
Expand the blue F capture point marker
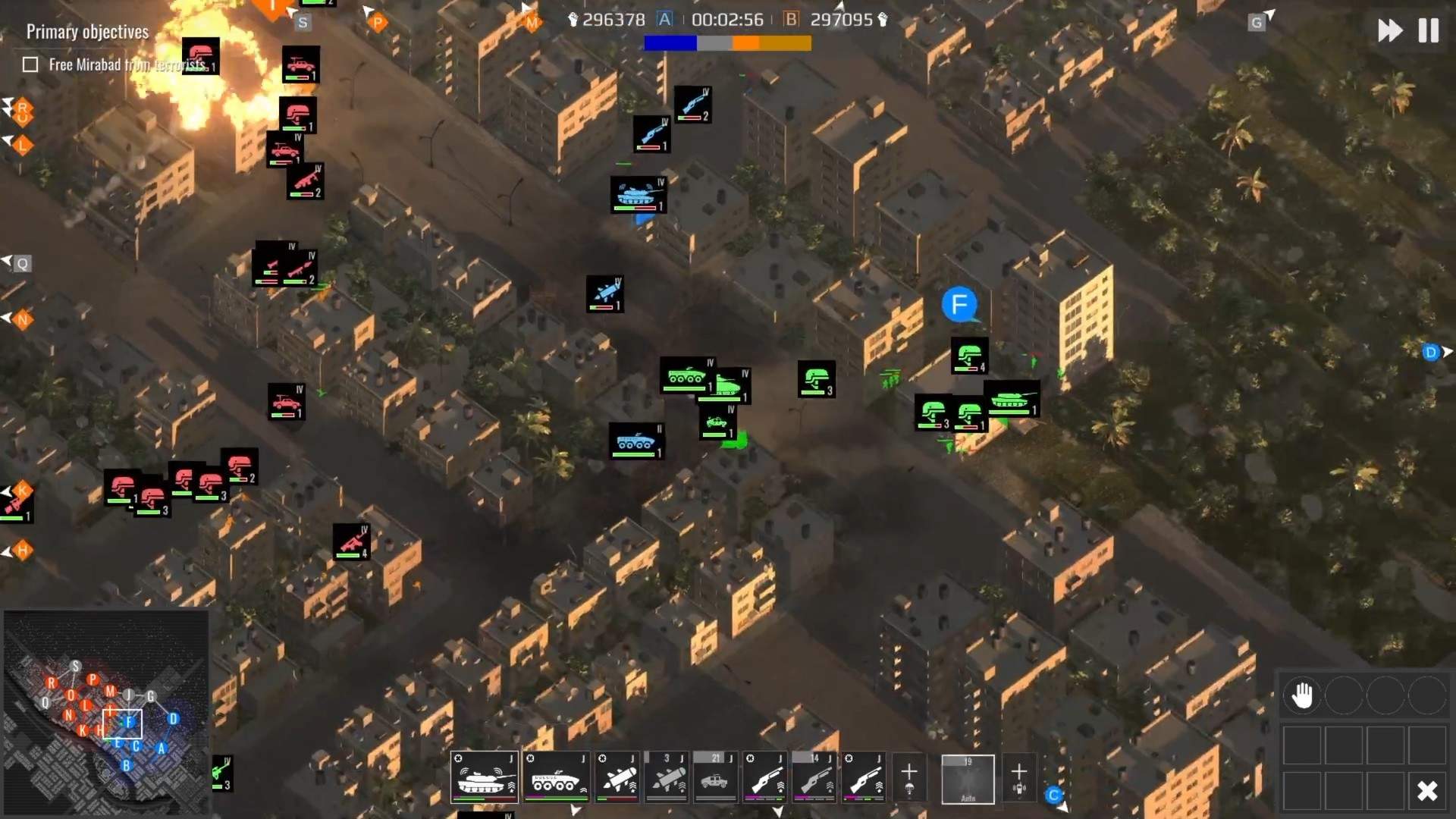(x=959, y=305)
